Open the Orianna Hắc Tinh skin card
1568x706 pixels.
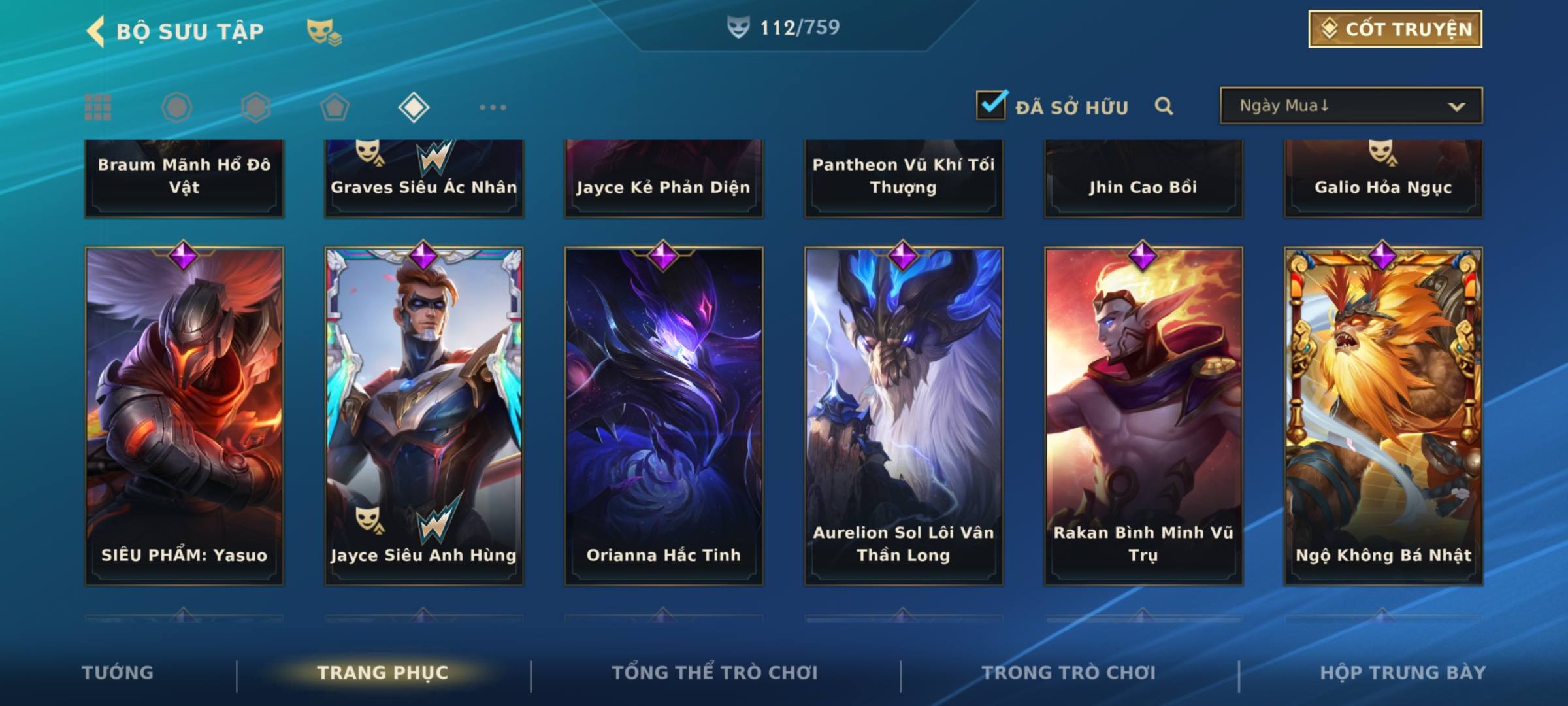click(664, 416)
